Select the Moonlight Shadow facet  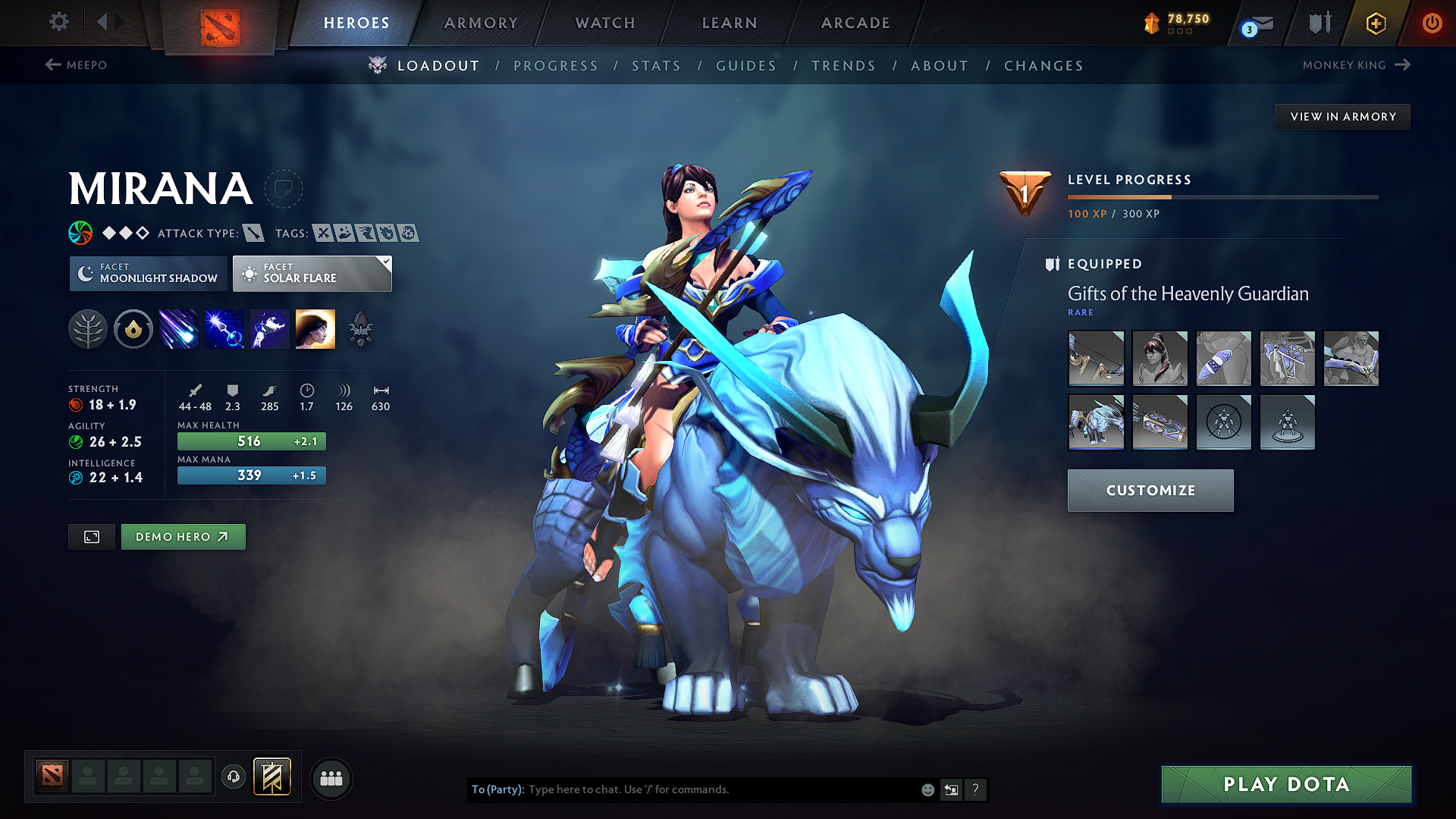(x=148, y=274)
